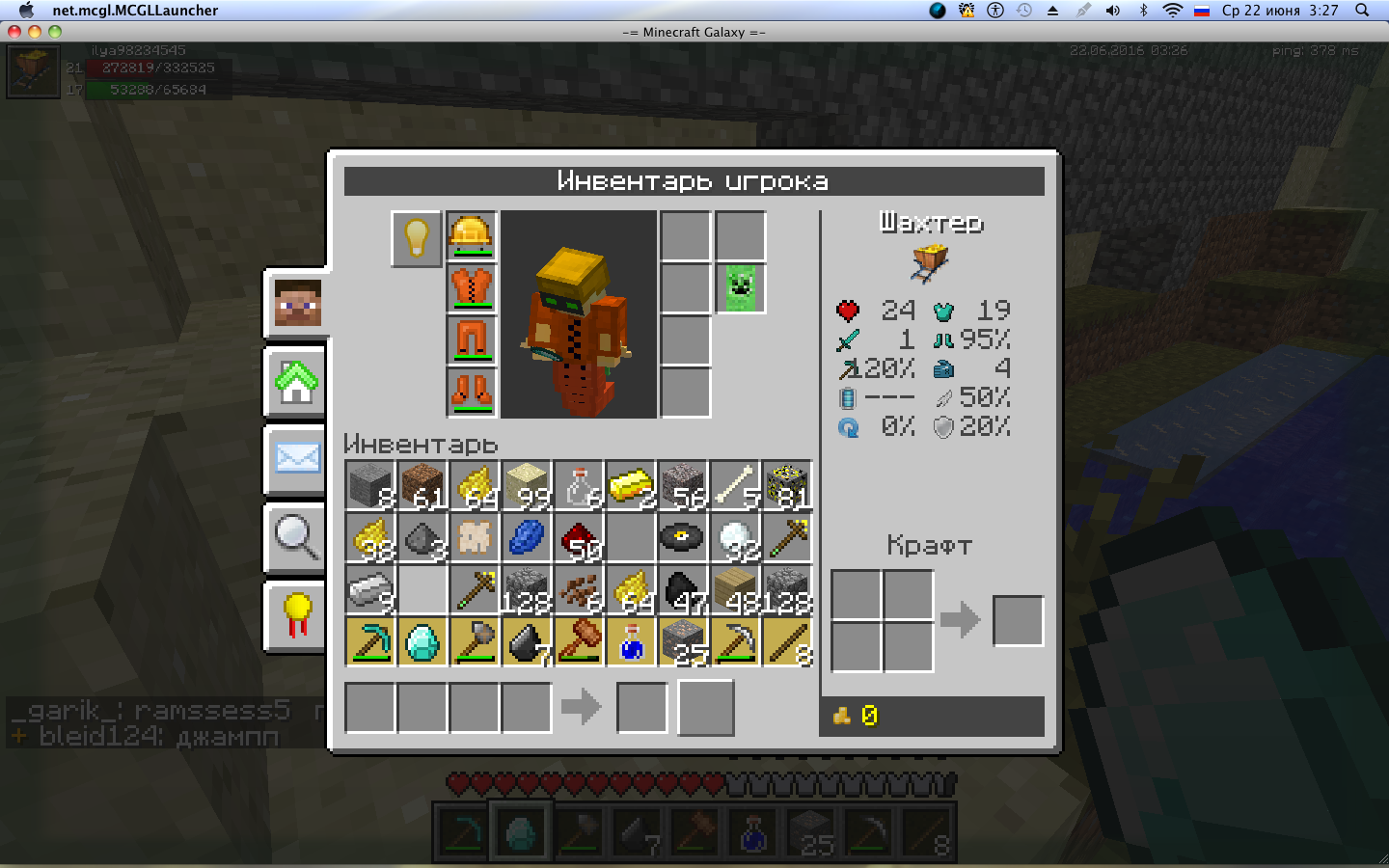1389x868 pixels.
Task: Open the gold medal achievements tab
Action: [297, 614]
